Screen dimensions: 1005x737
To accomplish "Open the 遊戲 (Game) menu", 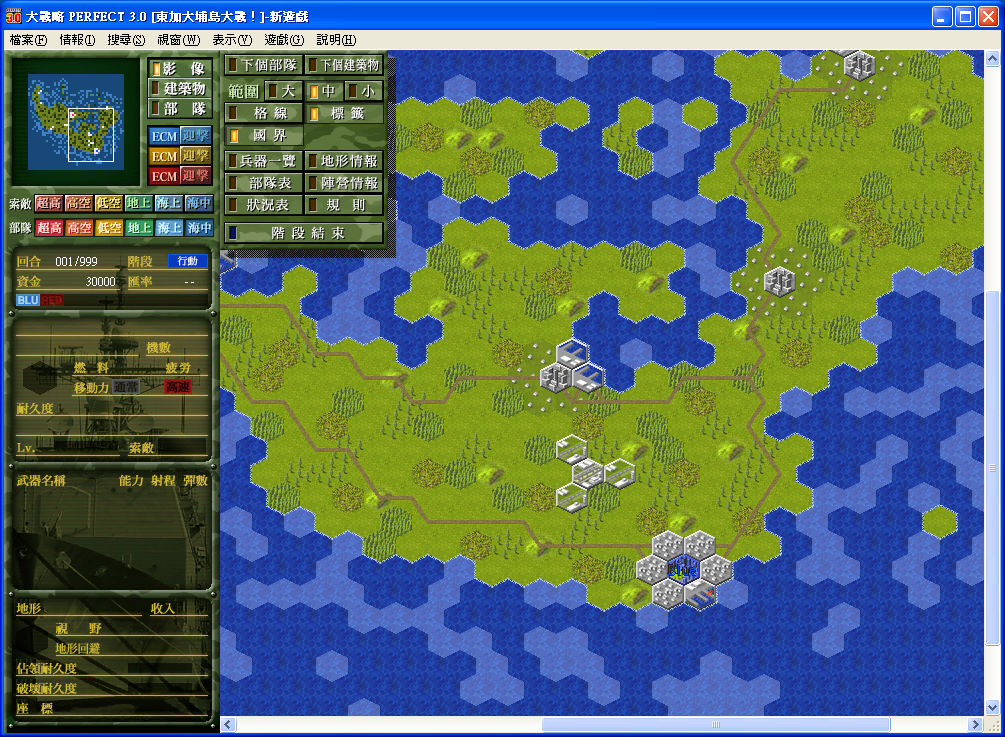I will tap(284, 40).
